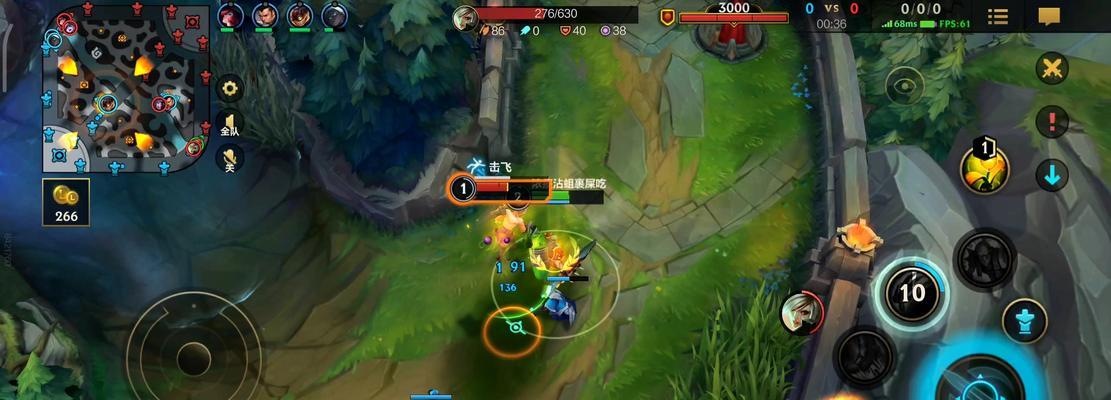Activate the ability on 10-second cooldown
Image resolution: width=1111 pixels, height=400 pixels.
[x=911, y=292]
